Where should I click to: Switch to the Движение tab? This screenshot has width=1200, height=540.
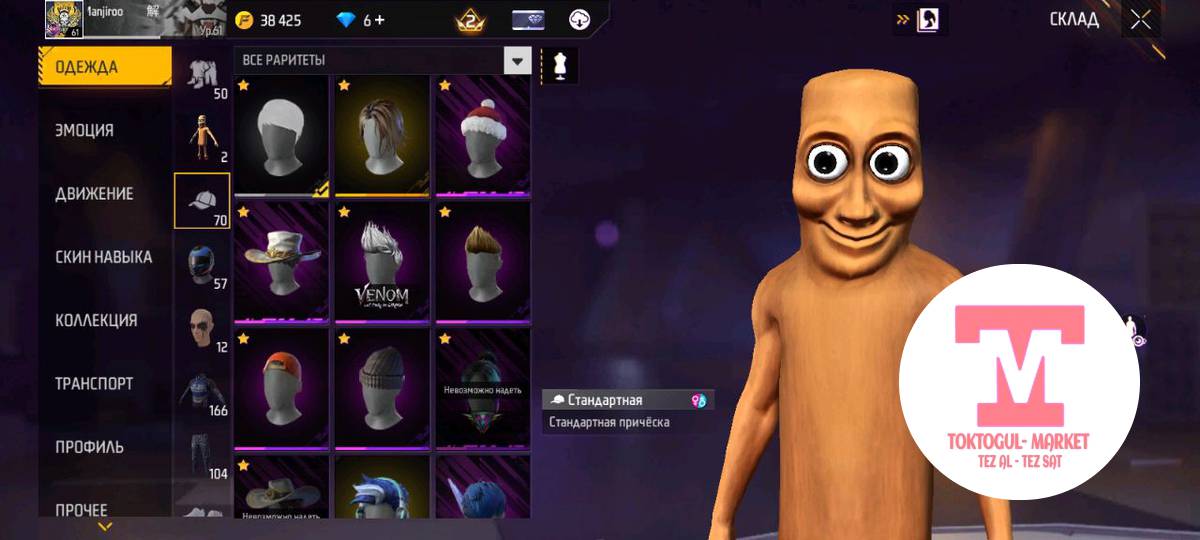point(94,193)
